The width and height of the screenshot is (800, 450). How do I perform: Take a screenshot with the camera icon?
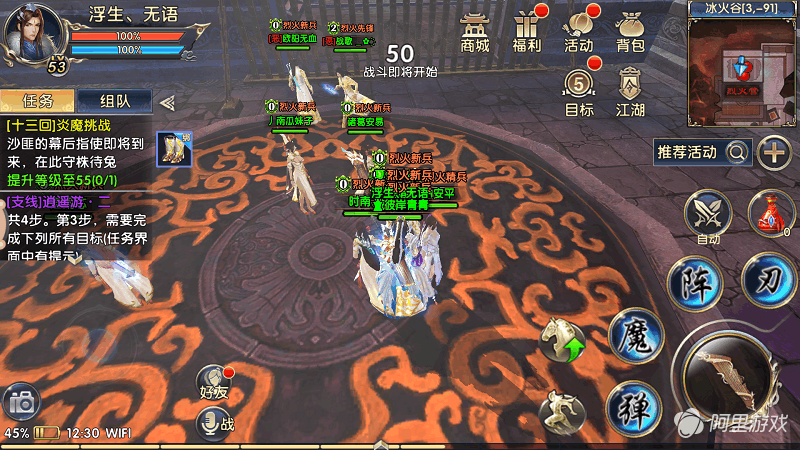click(x=20, y=402)
